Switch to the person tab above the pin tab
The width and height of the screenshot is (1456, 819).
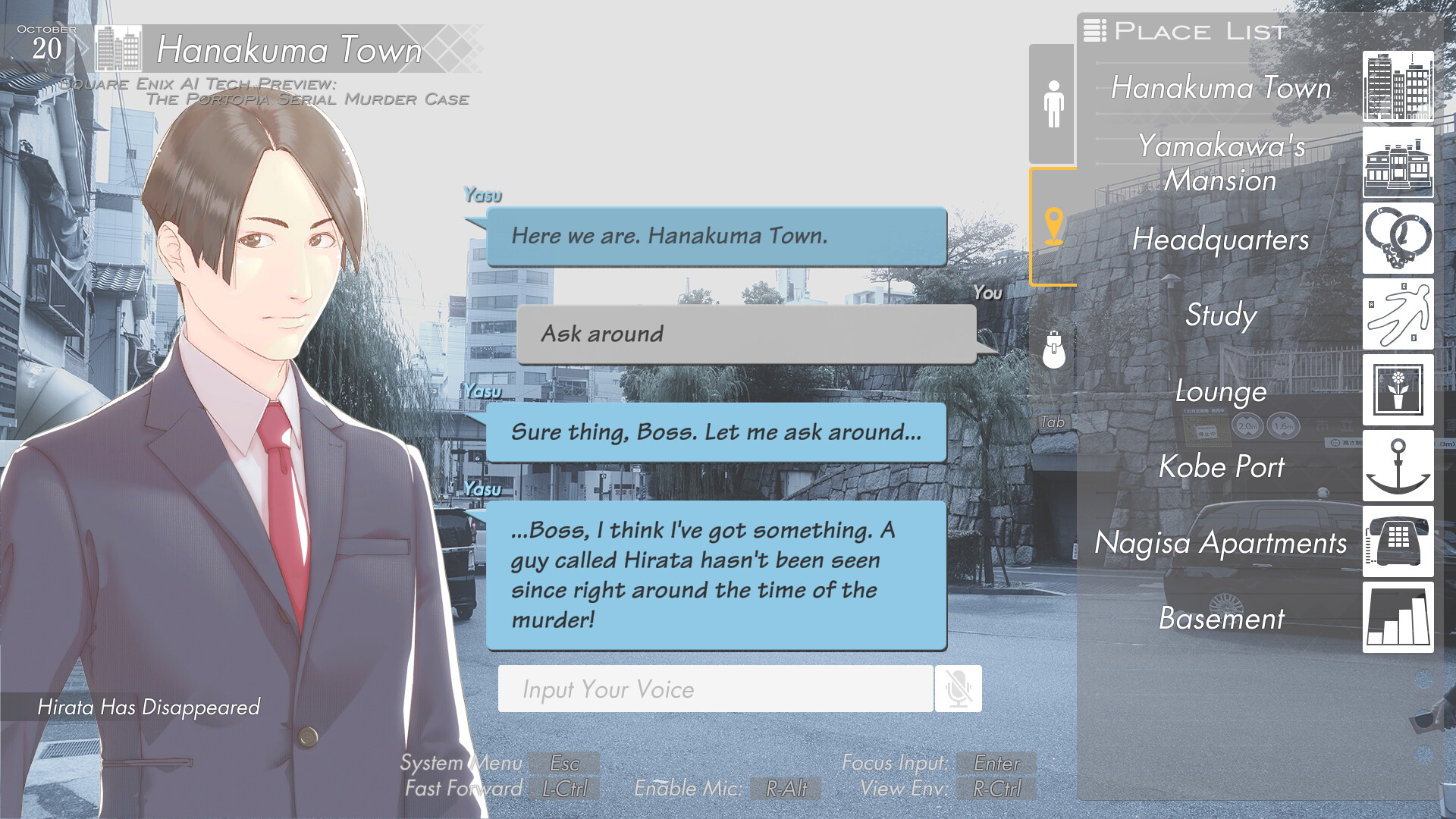pos(1053,102)
